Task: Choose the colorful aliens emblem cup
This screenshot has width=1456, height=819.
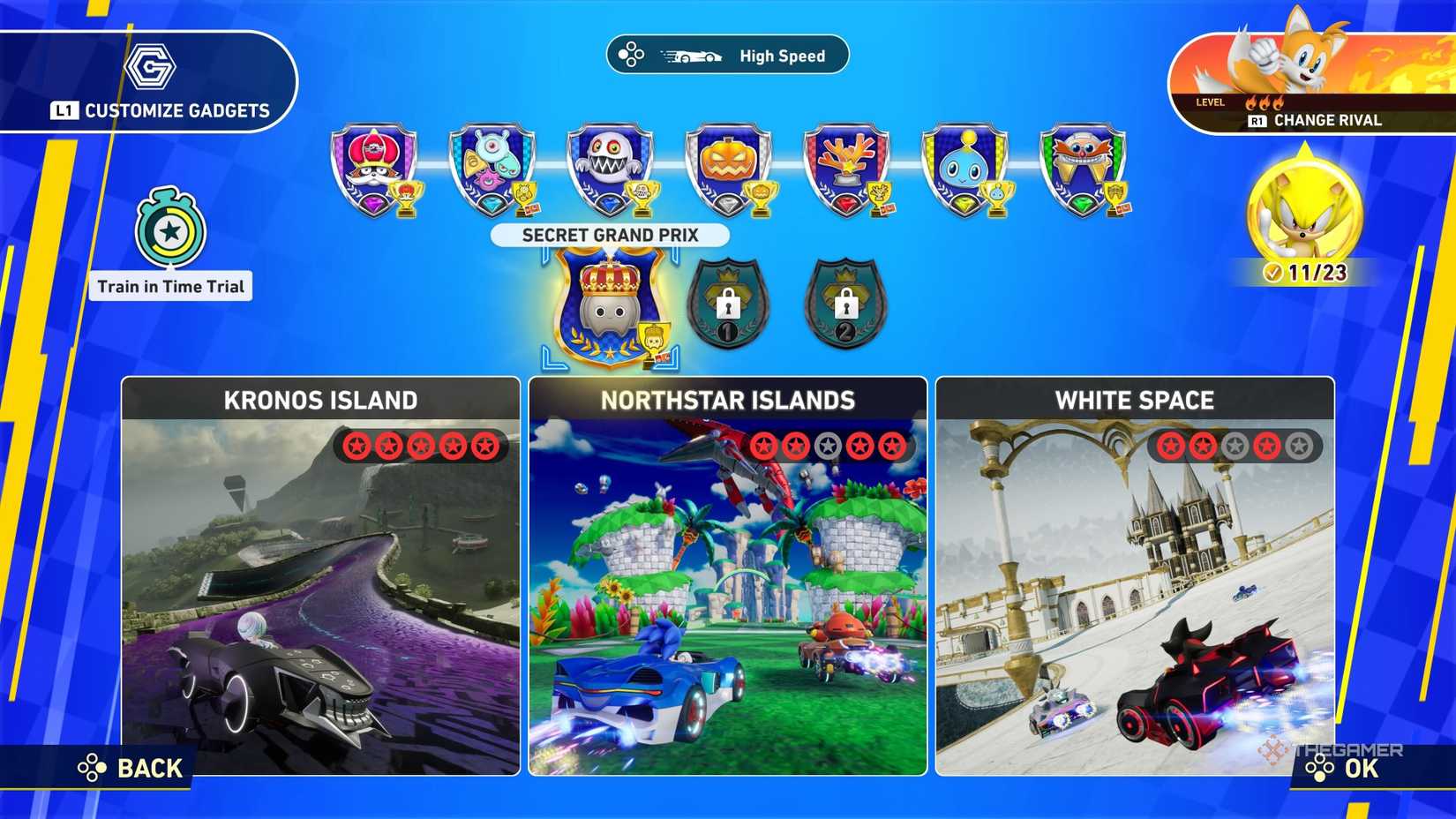Action: pos(492,170)
